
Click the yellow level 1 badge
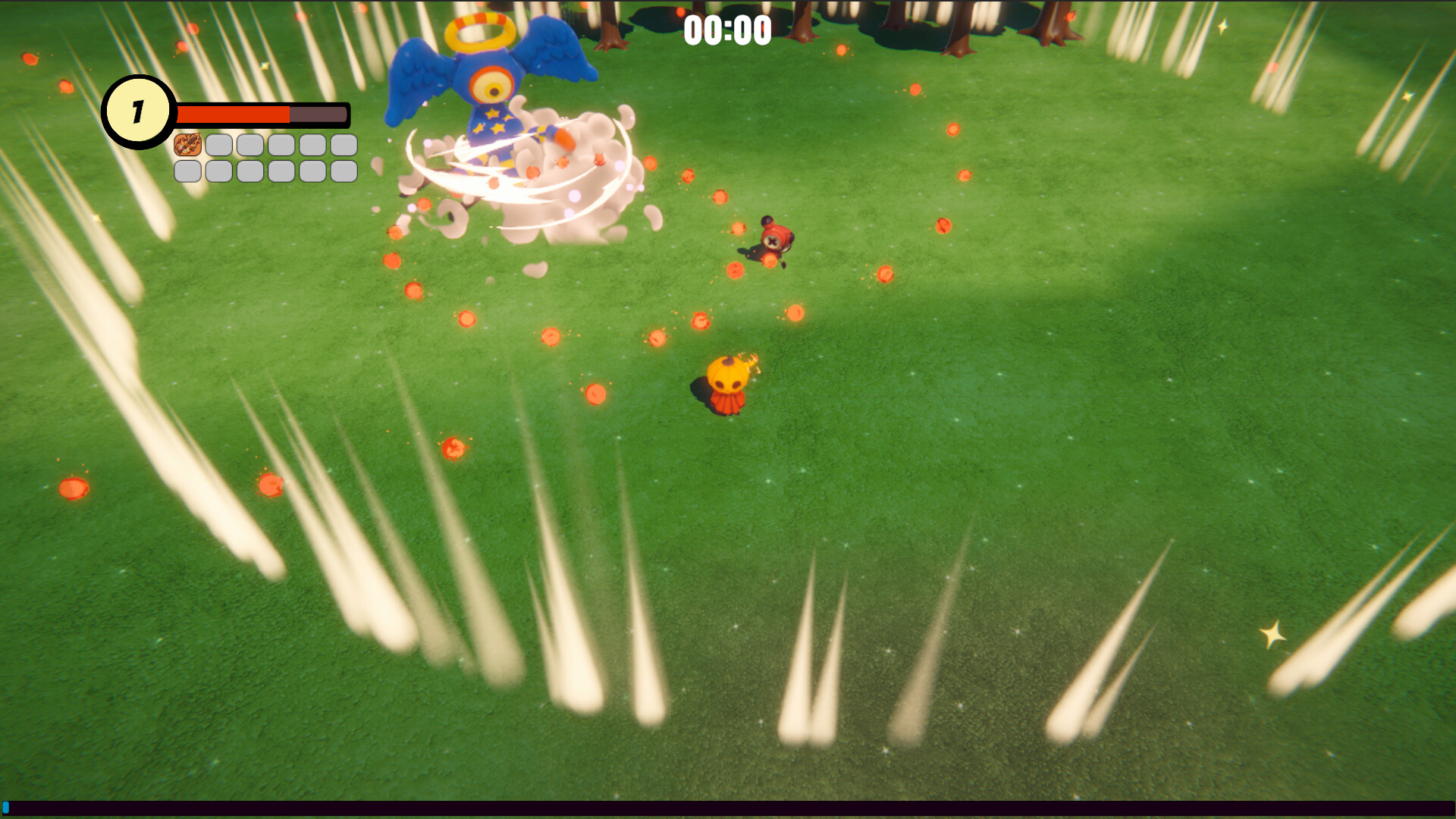pos(138,111)
